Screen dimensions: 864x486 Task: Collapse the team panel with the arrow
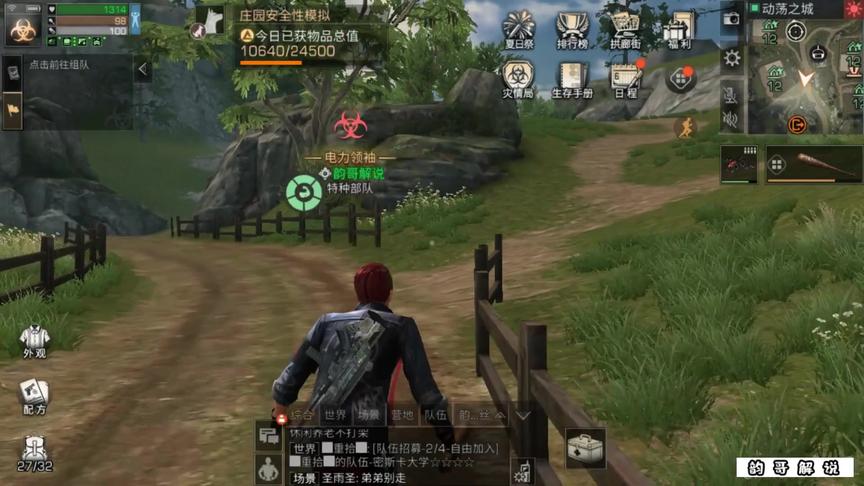coord(142,69)
